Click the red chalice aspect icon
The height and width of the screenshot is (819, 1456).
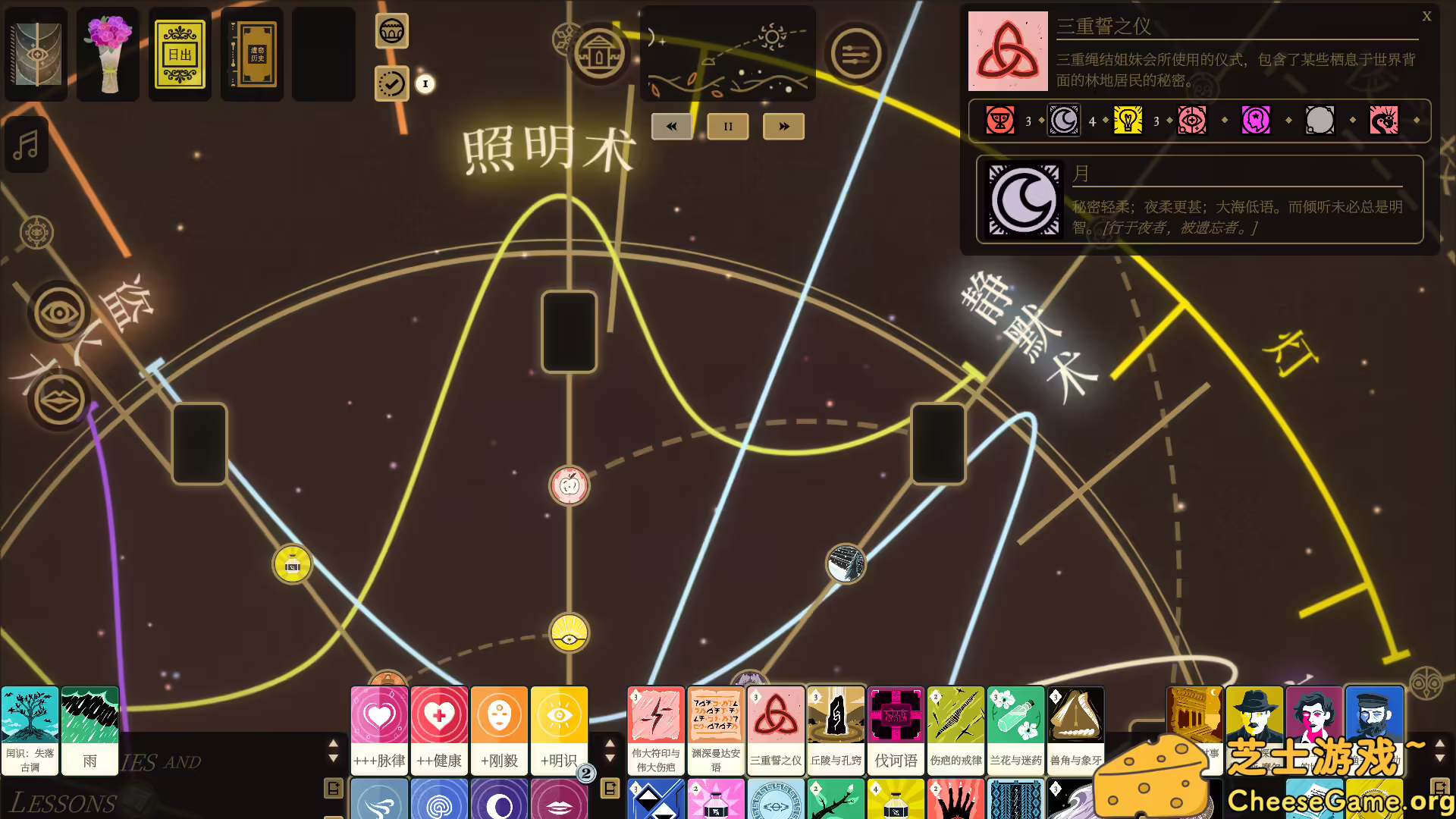tap(999, 120)
